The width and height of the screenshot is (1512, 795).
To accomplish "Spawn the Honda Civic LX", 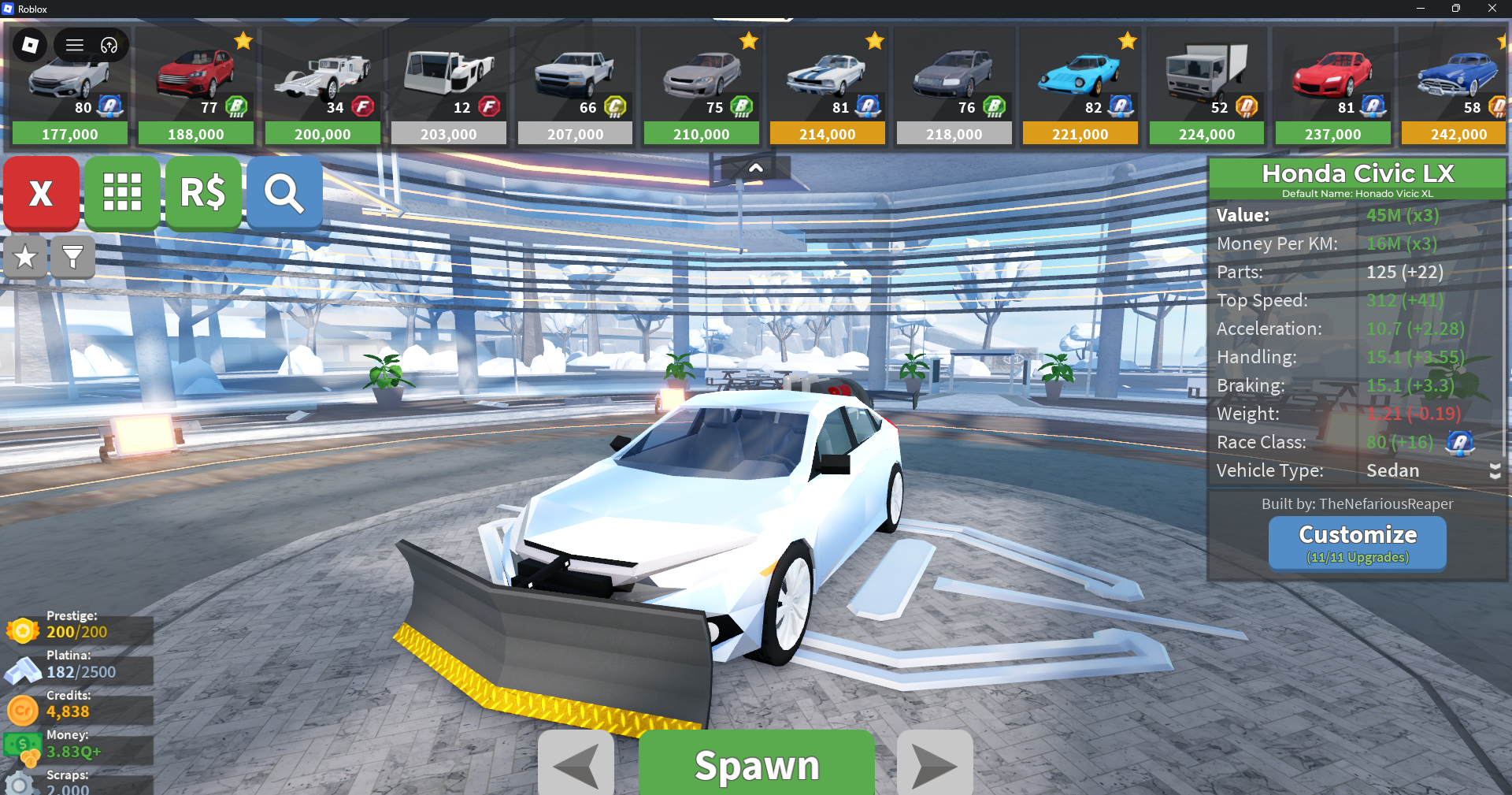I will (756, 764).
